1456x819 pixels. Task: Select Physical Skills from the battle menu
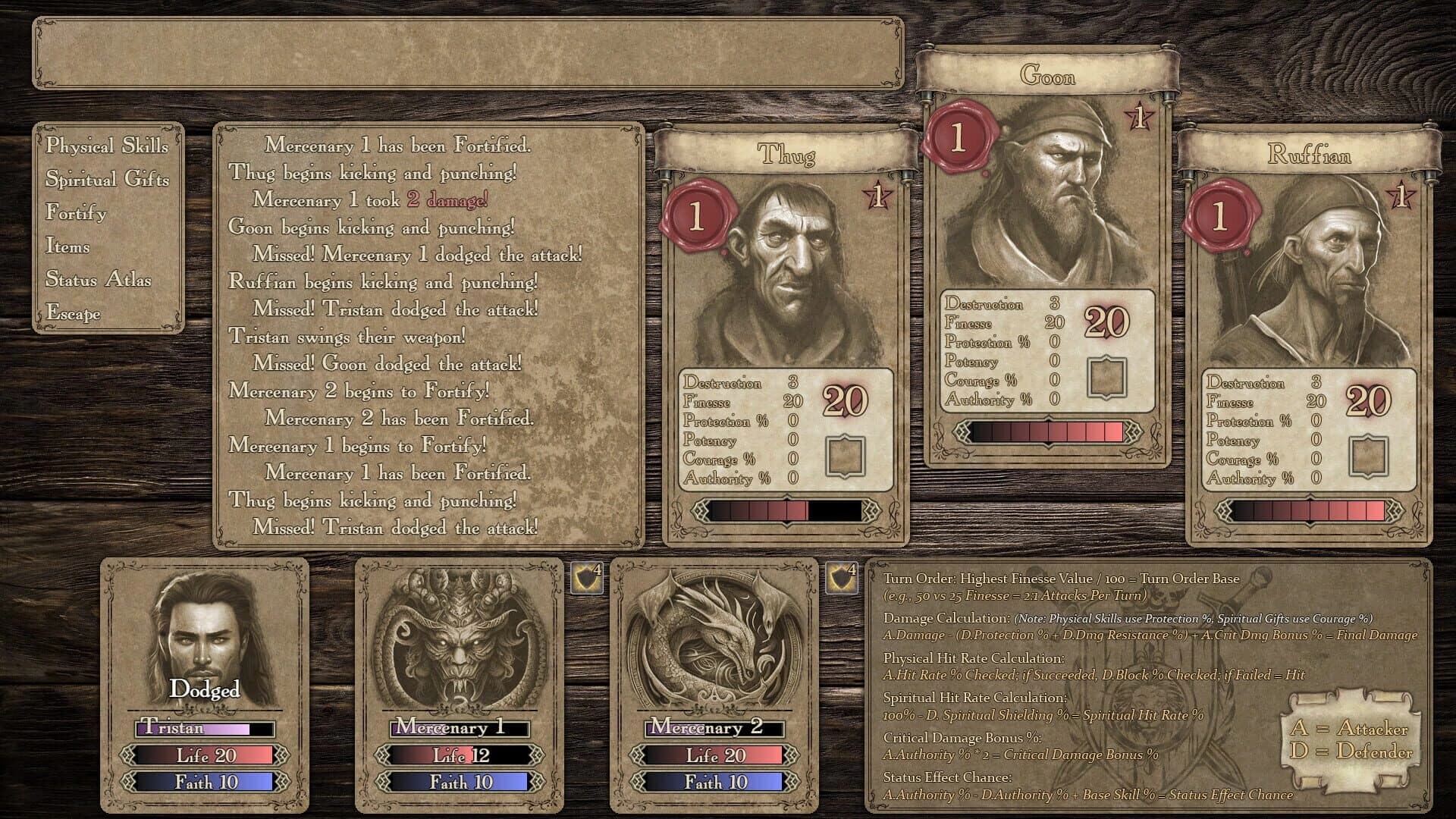coord(106,147)
